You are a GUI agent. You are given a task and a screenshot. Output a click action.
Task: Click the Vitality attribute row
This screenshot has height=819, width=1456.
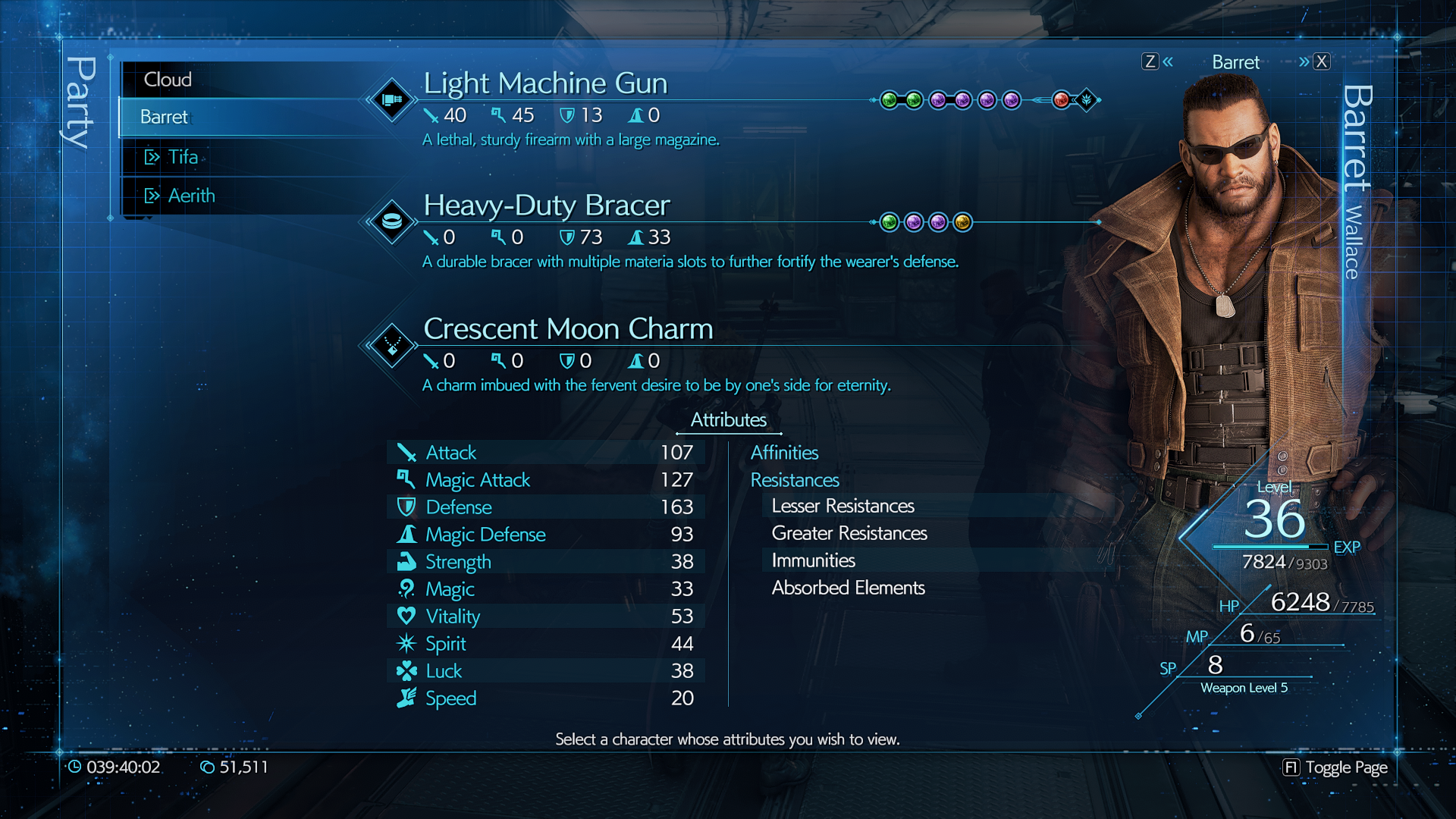(x=546, y=617)
